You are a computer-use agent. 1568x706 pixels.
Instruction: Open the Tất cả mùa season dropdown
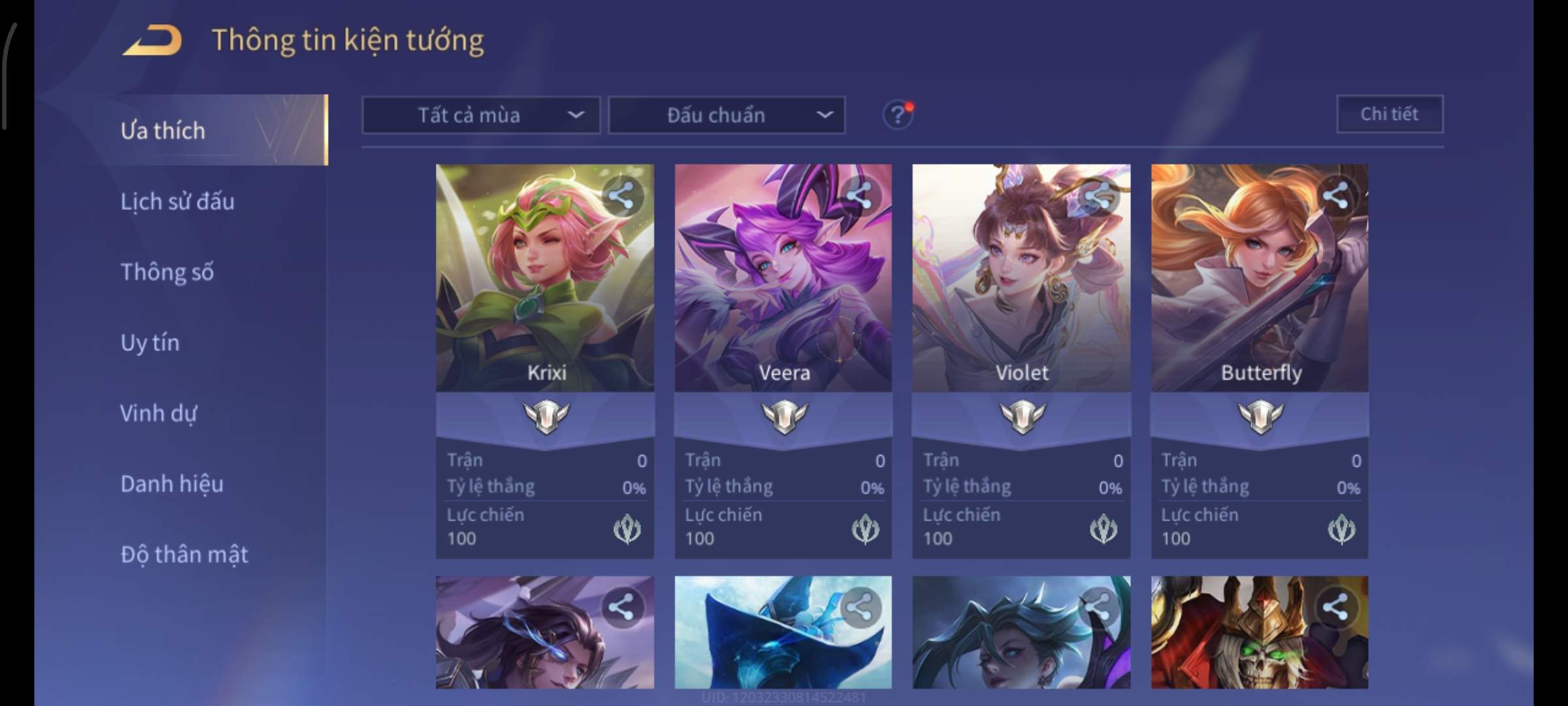tap(481, 116)
